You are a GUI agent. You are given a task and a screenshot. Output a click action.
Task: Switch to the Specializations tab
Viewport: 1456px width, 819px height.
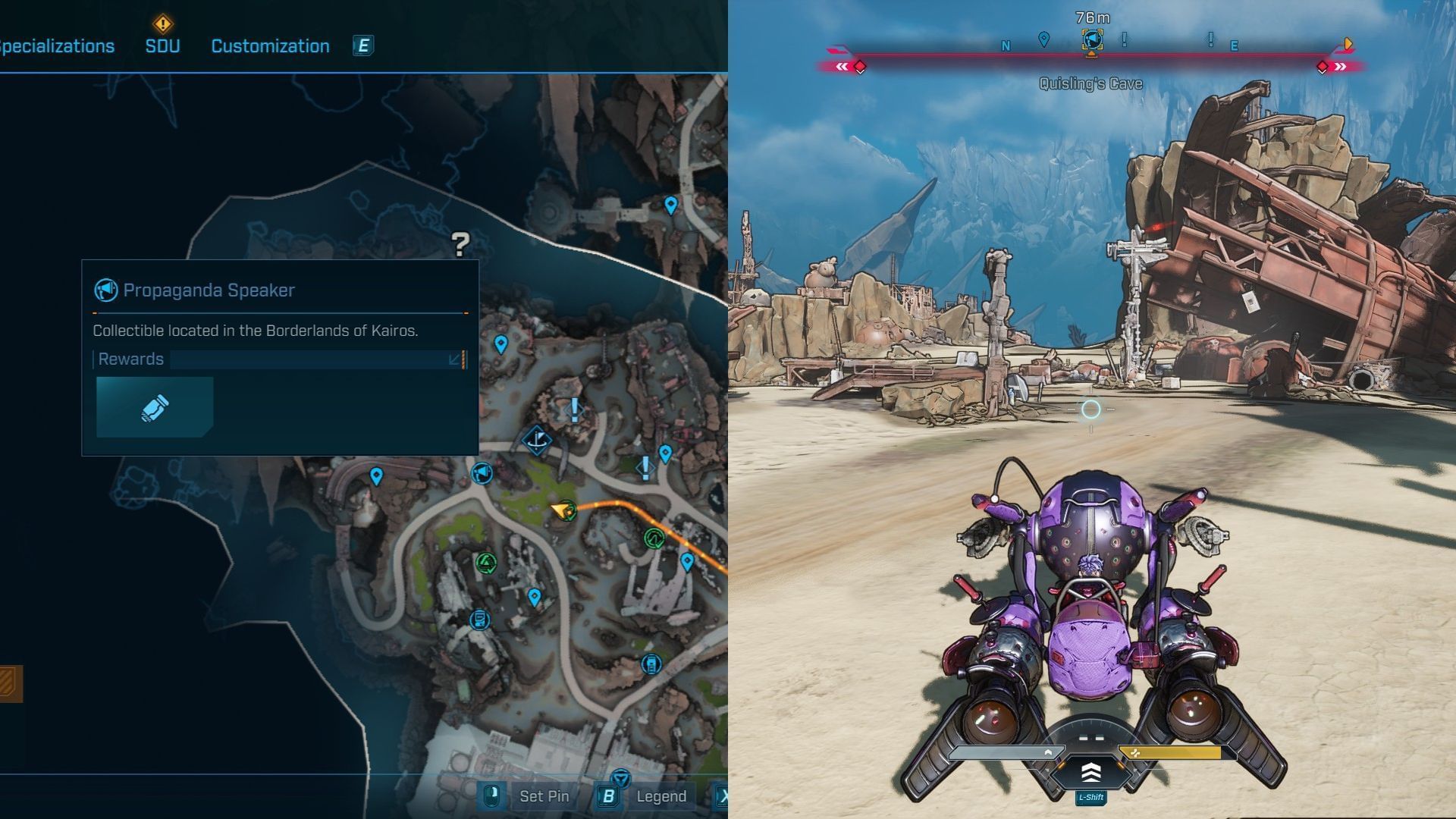57,46
